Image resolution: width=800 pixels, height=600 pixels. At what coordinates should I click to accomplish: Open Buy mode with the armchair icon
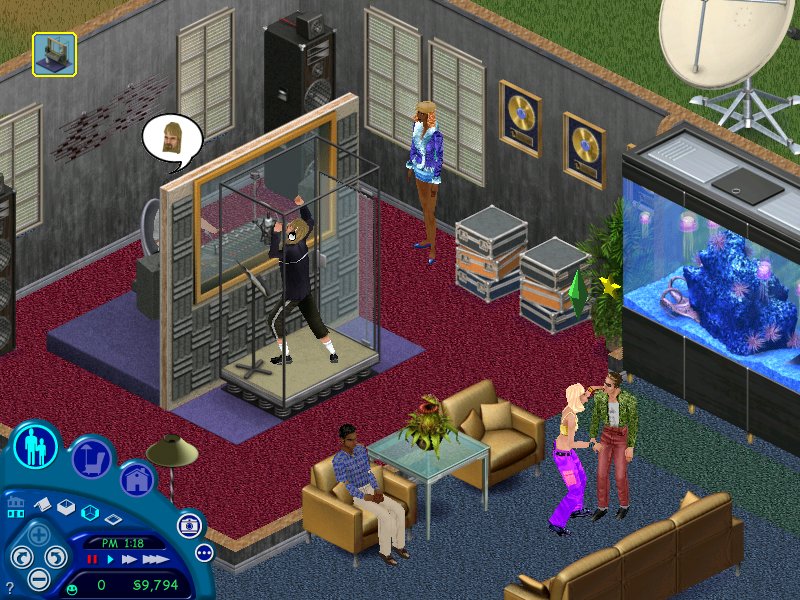[x=90, y=459]
